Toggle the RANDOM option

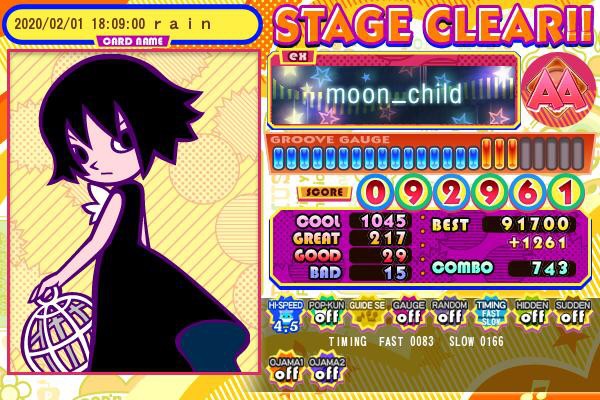(x=448, y=314)
